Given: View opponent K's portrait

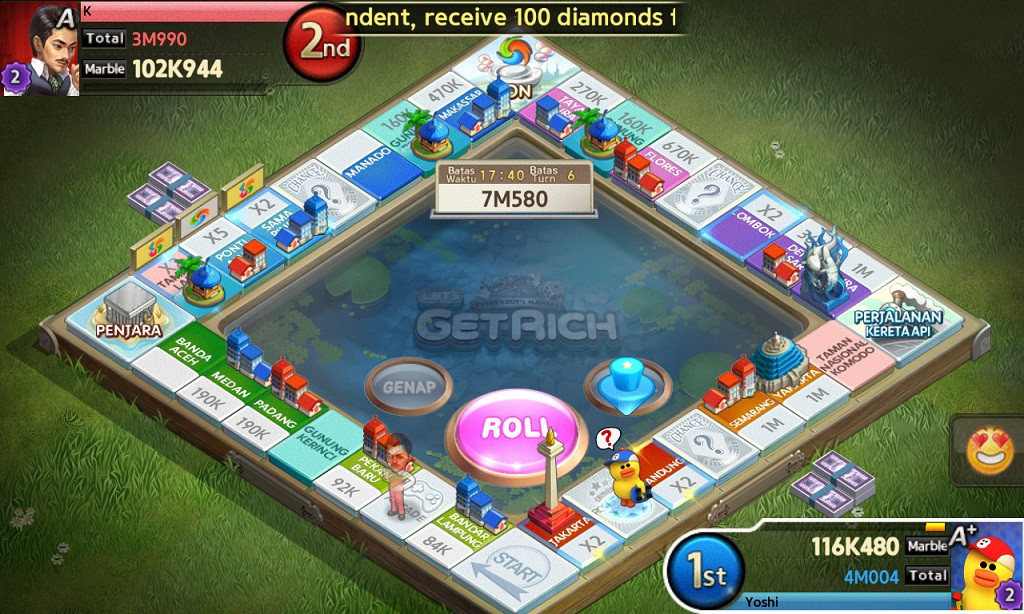Looking at the screenshot, I should coord(41,49).
